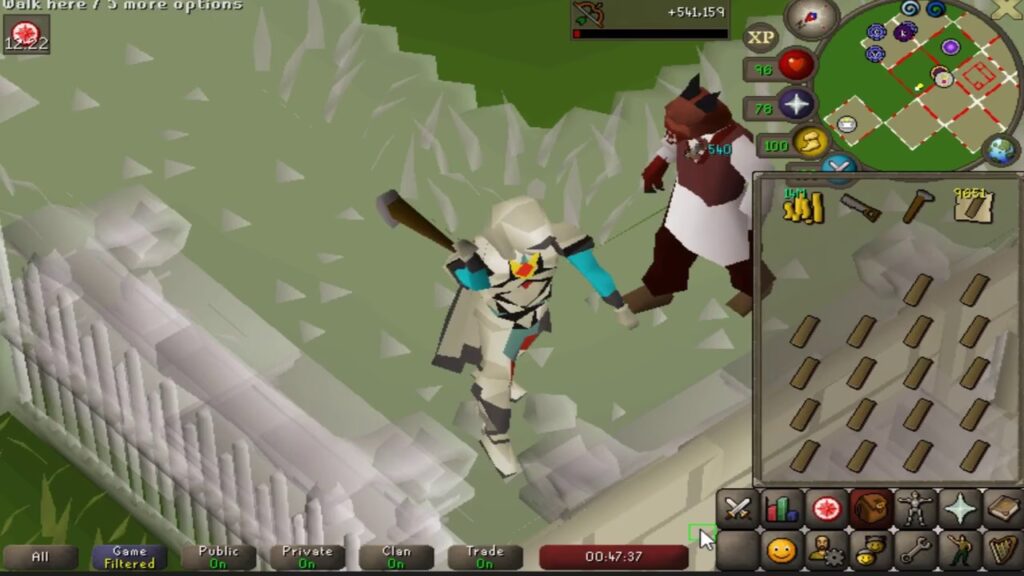
Task: Open the wrench Settings tab
Action: [915, 550]
